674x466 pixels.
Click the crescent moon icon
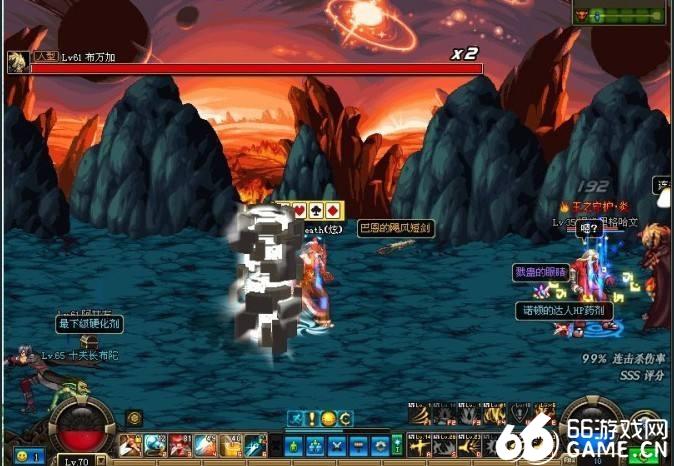coord(345,418)
